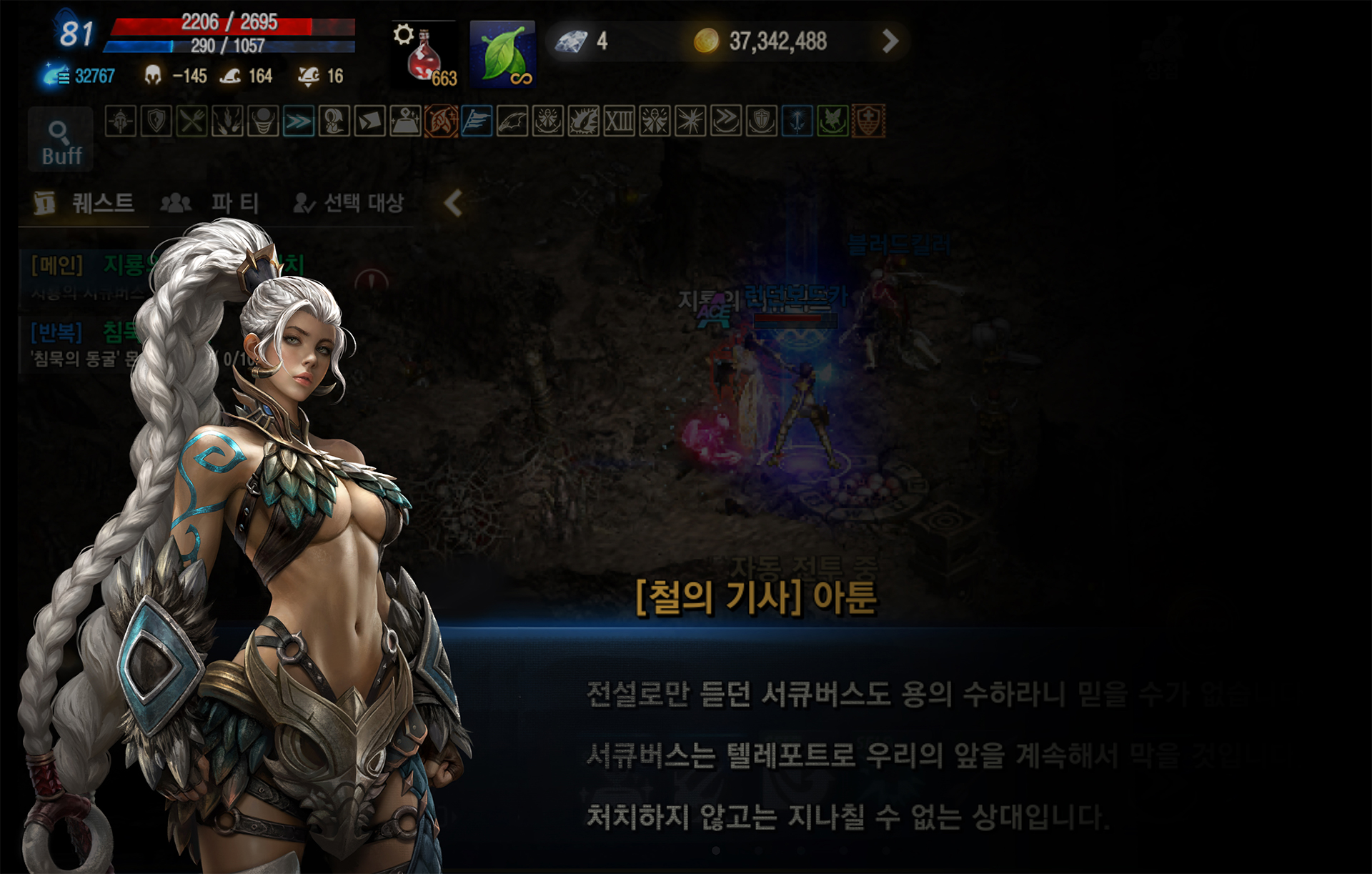Inspect the fork and knife buff icon
Image resolution: width=1372 pixels, height=874 pixels.
tap(192, 121)
